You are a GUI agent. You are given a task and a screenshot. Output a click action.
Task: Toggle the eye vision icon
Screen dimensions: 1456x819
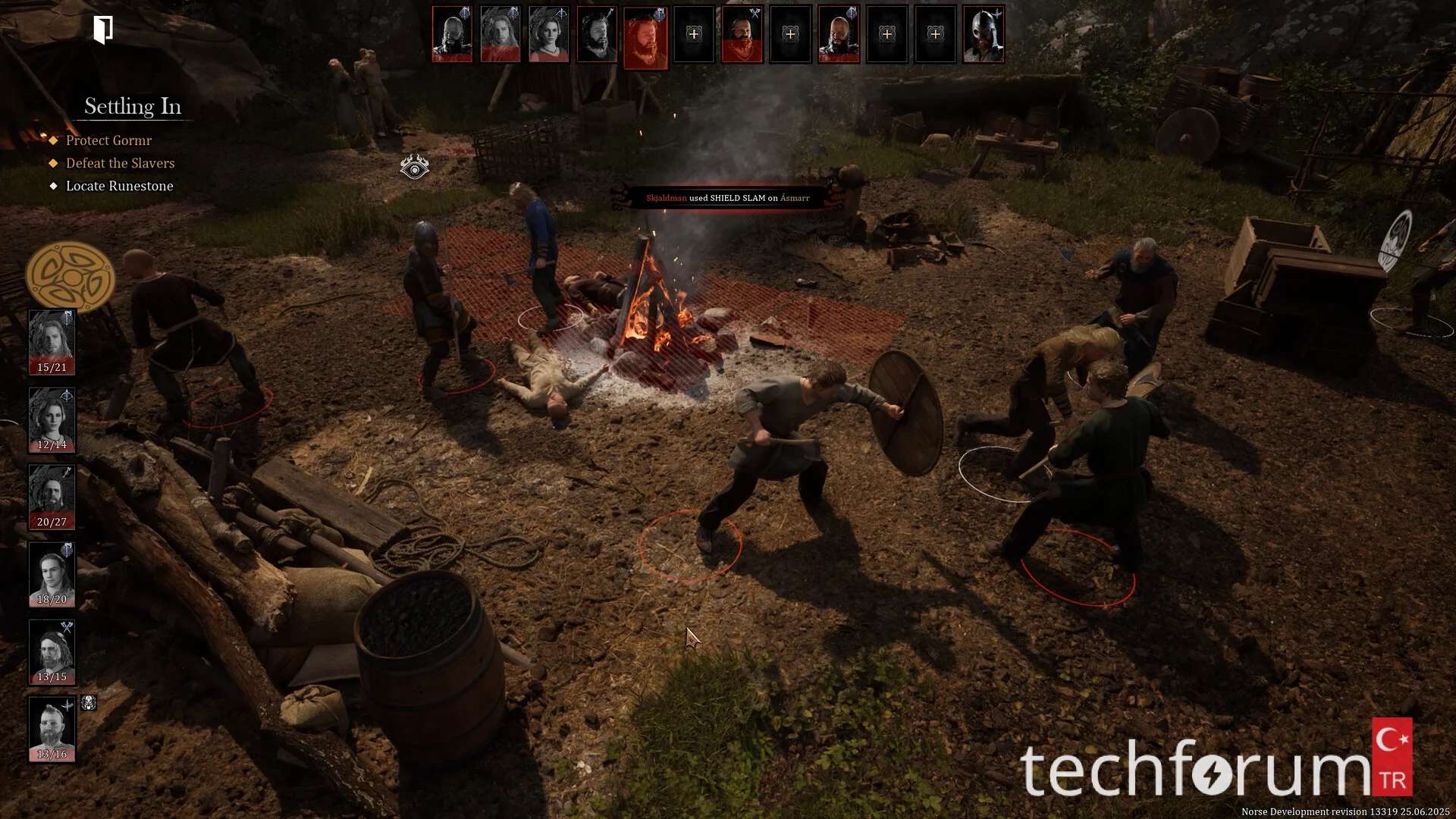[x=414, y=167]
